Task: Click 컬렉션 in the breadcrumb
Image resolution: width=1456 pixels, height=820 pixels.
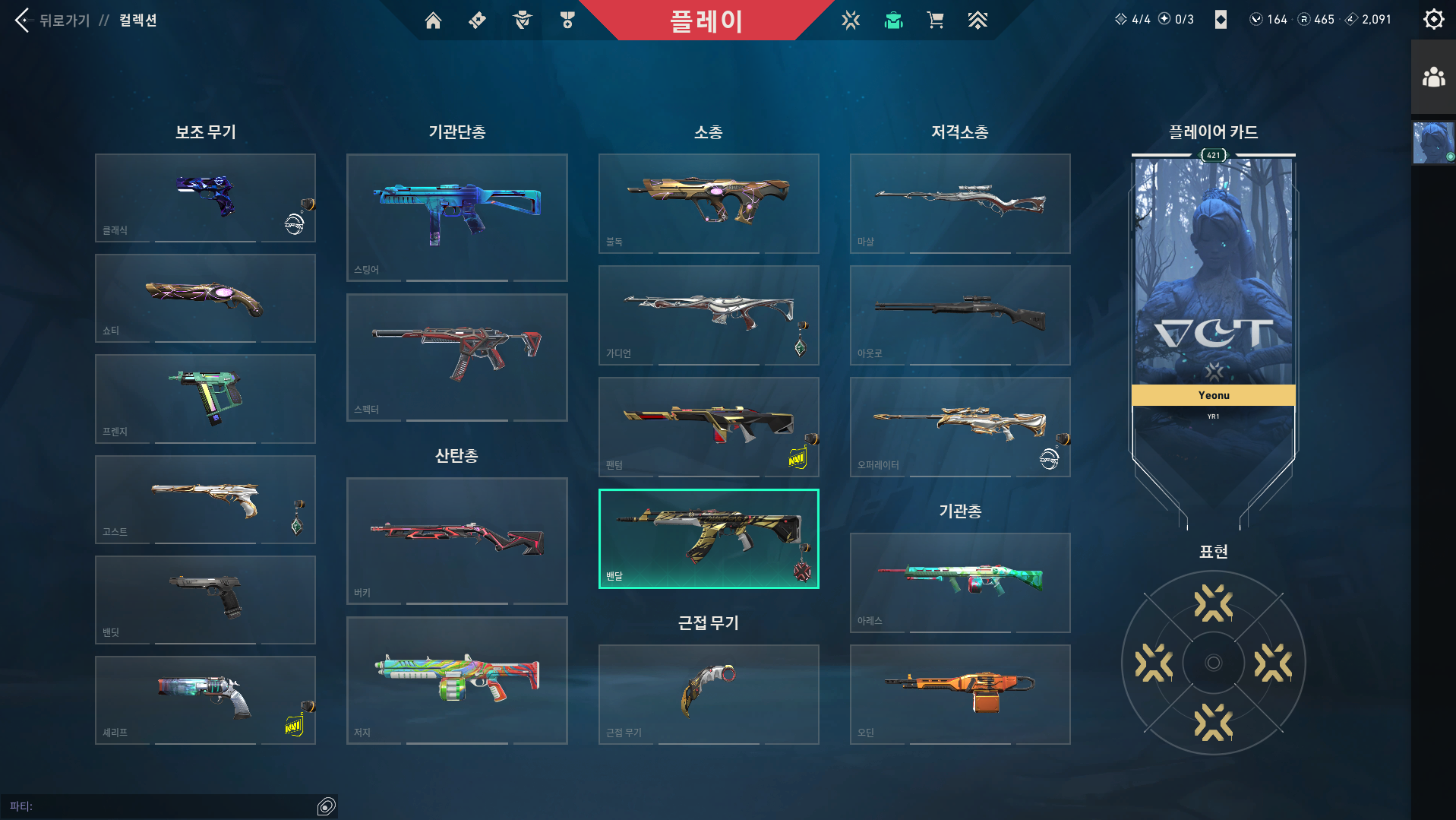Action: [x=137, y=21]
